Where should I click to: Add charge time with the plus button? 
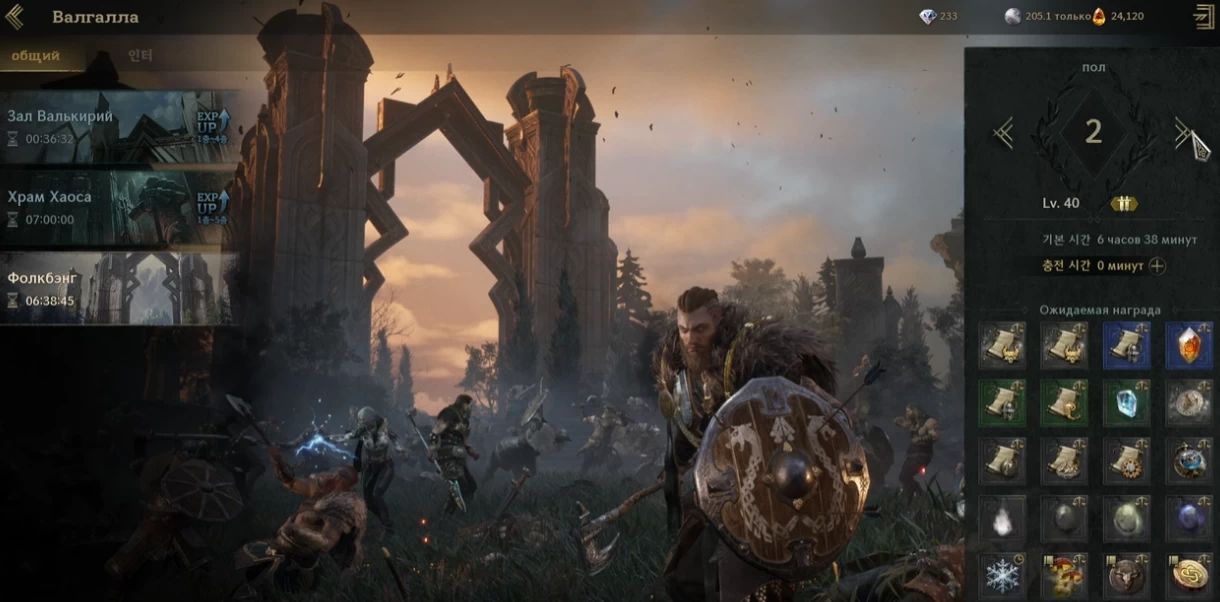tap(1157, 266)
